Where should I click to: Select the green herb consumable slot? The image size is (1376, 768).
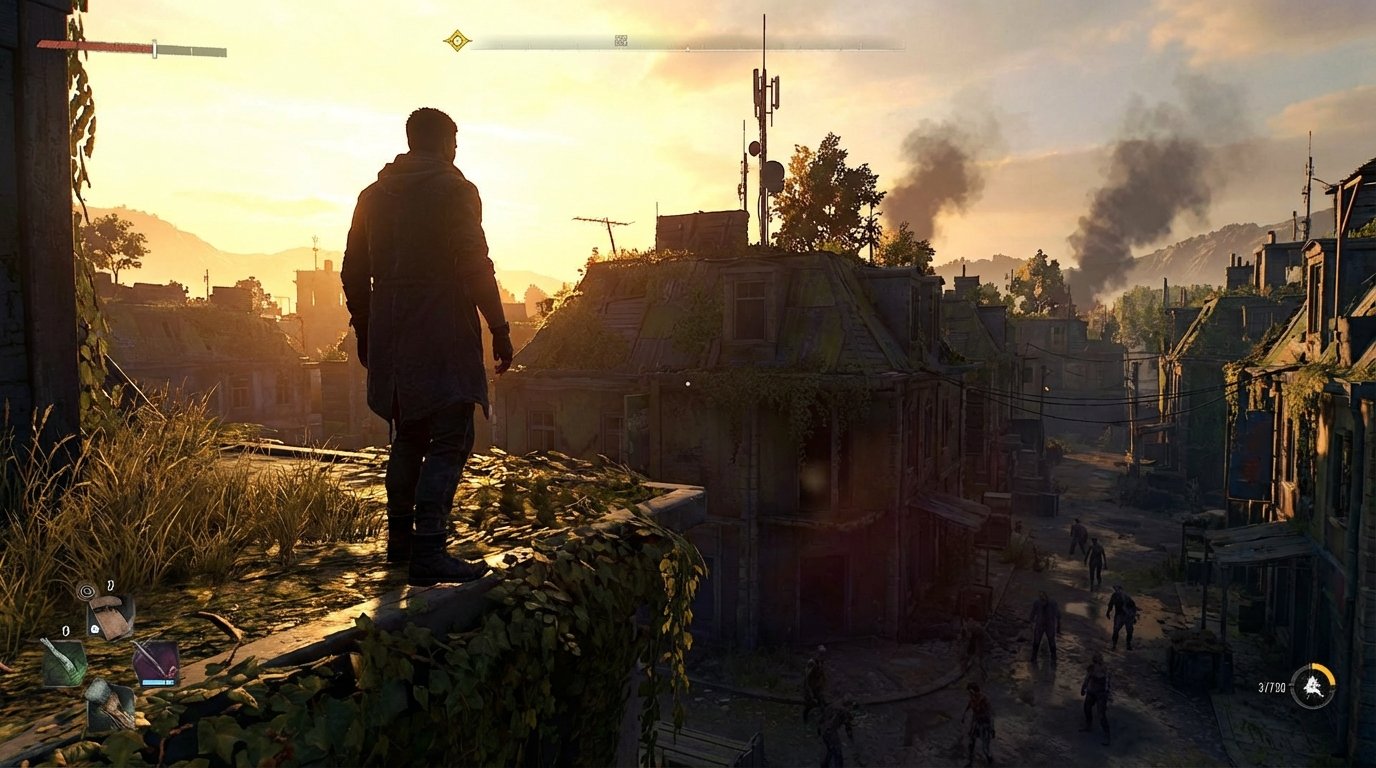coord(63,662)
